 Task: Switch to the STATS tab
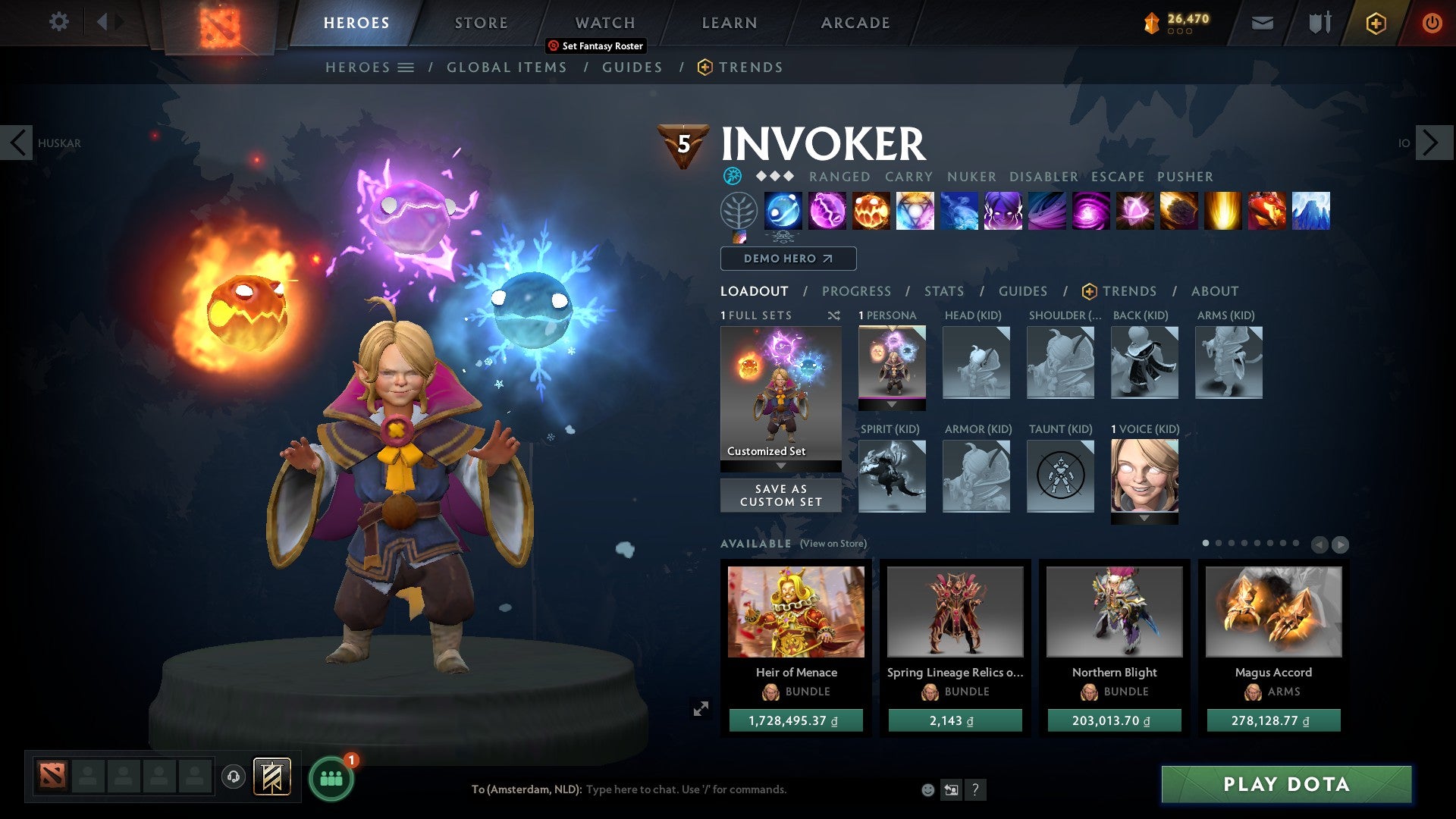pos(943,290)
